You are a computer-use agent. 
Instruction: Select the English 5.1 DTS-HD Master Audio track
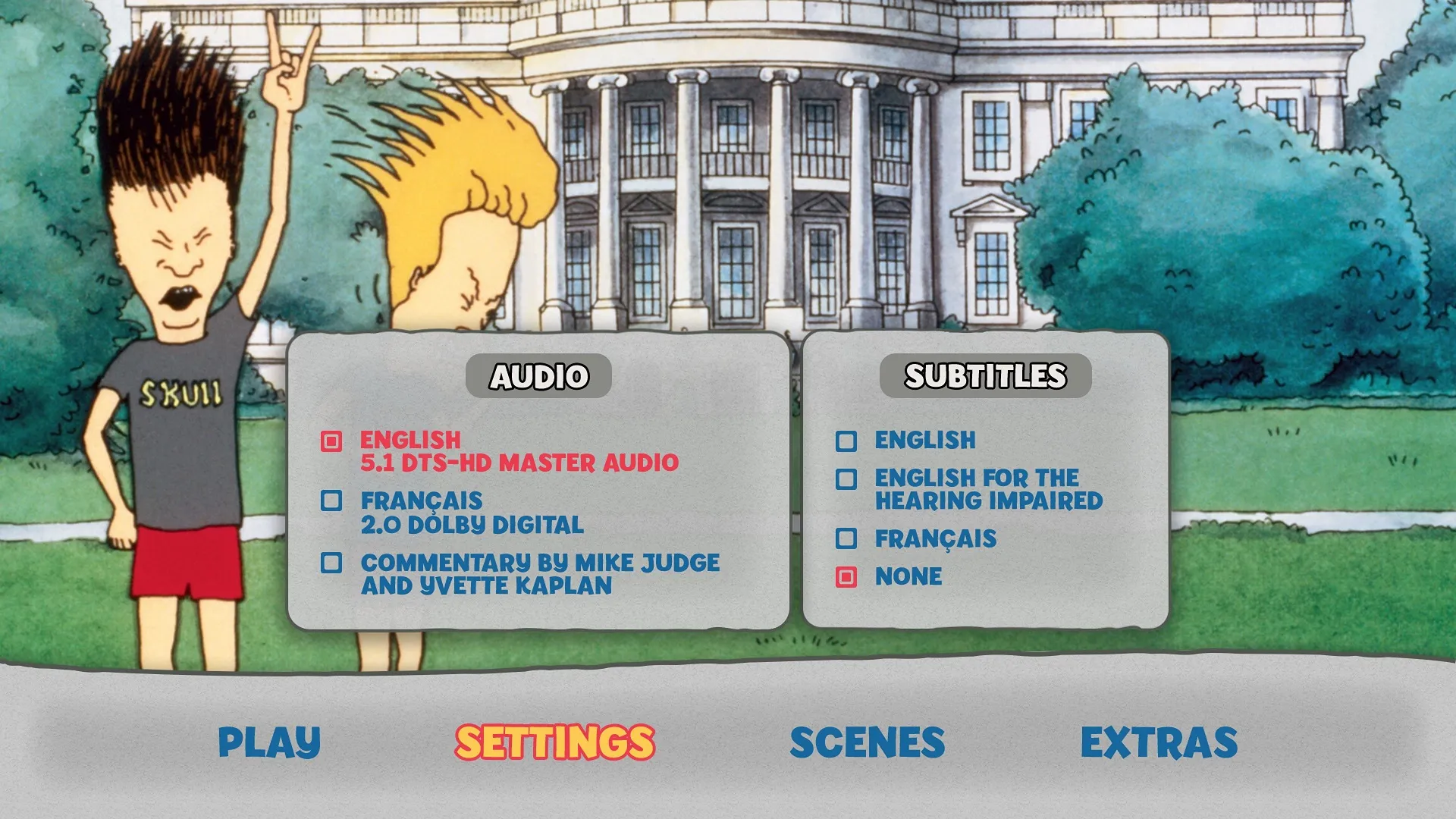click(409, 438)
